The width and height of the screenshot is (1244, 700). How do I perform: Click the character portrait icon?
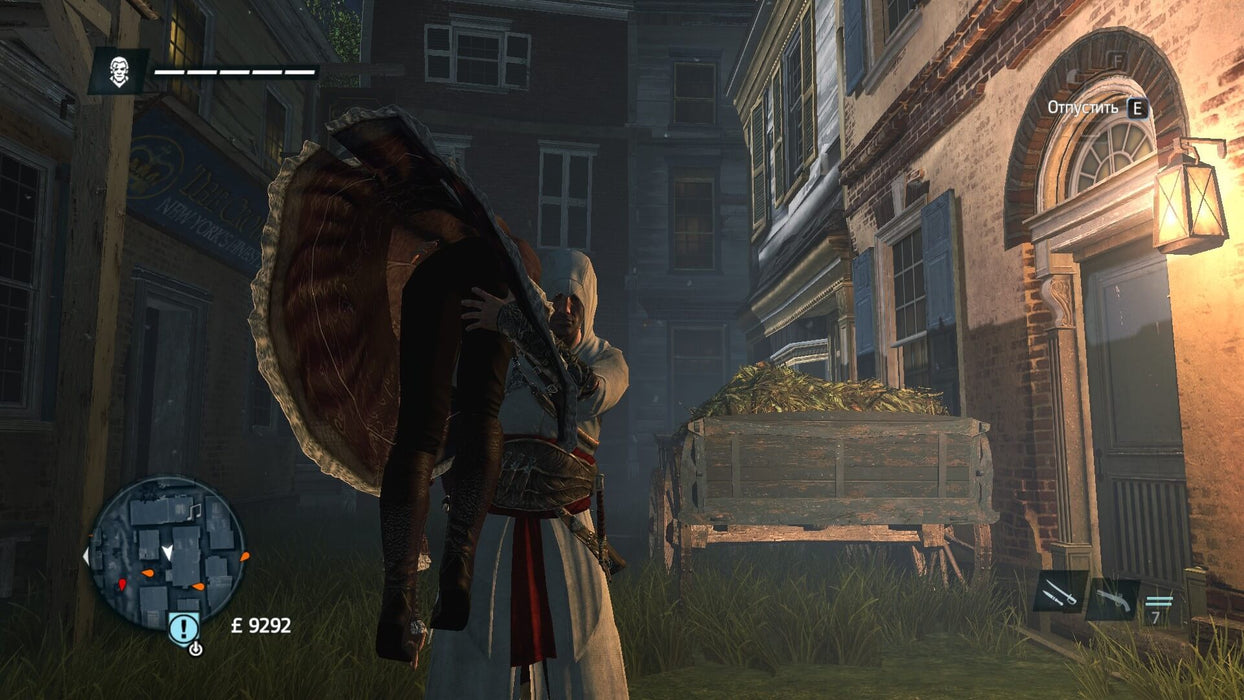point(119,72)
